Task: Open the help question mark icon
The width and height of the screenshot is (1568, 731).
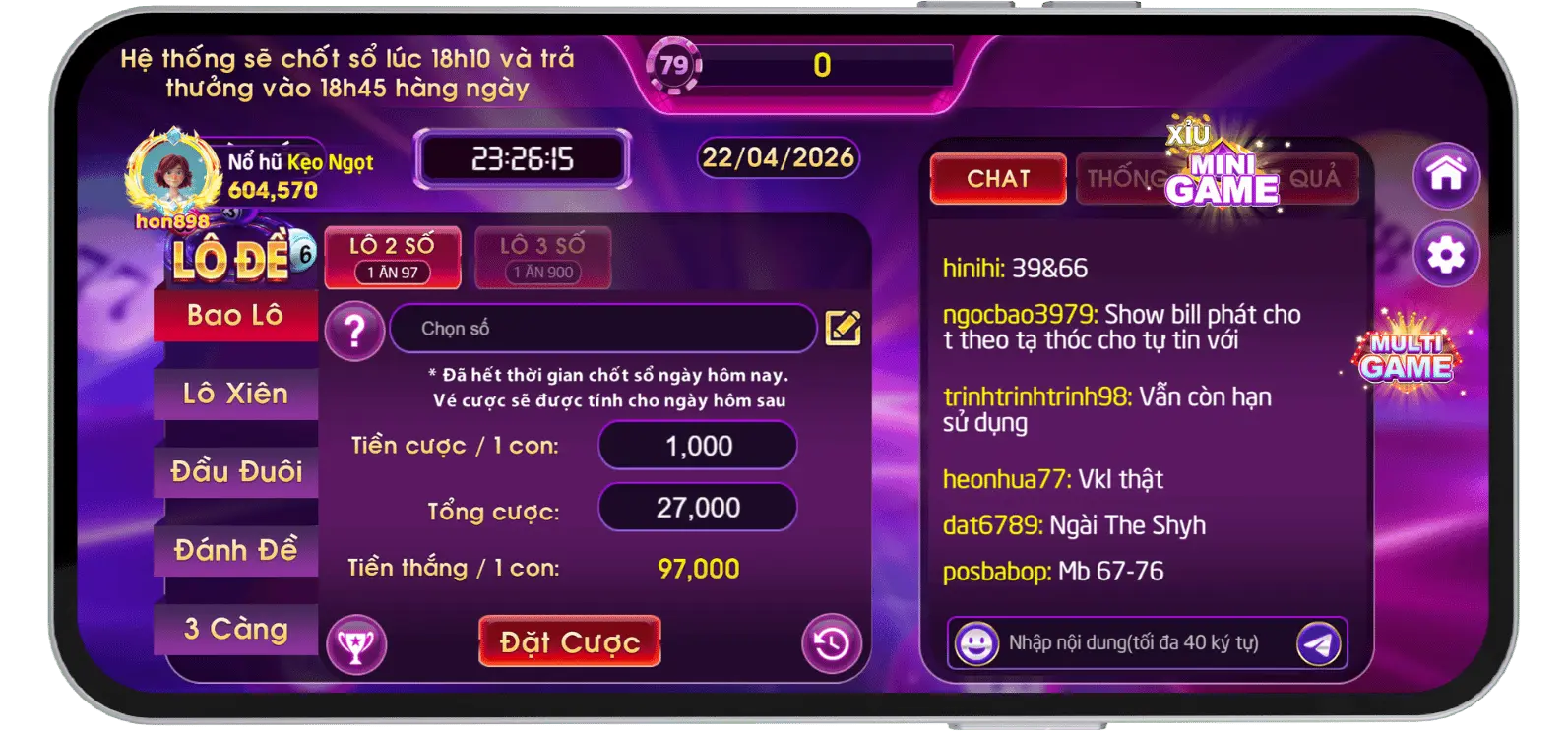Action: [x=353, y=331]
